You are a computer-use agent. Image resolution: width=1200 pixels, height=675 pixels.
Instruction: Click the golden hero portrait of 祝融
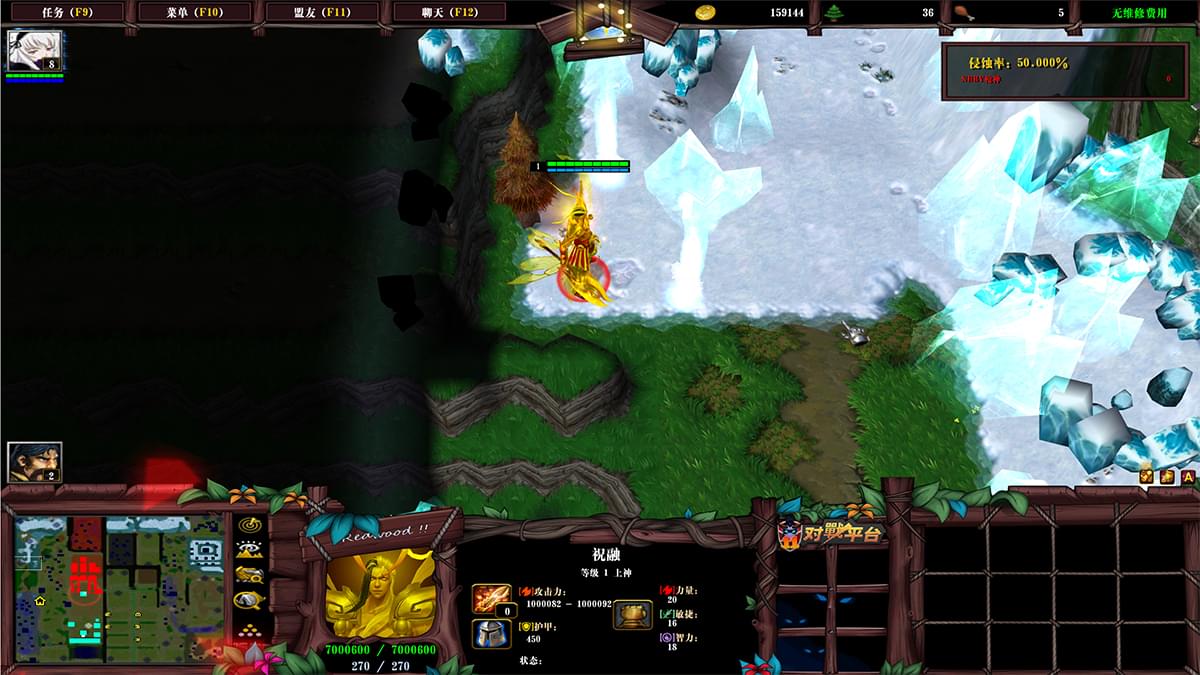click(380, 591)
